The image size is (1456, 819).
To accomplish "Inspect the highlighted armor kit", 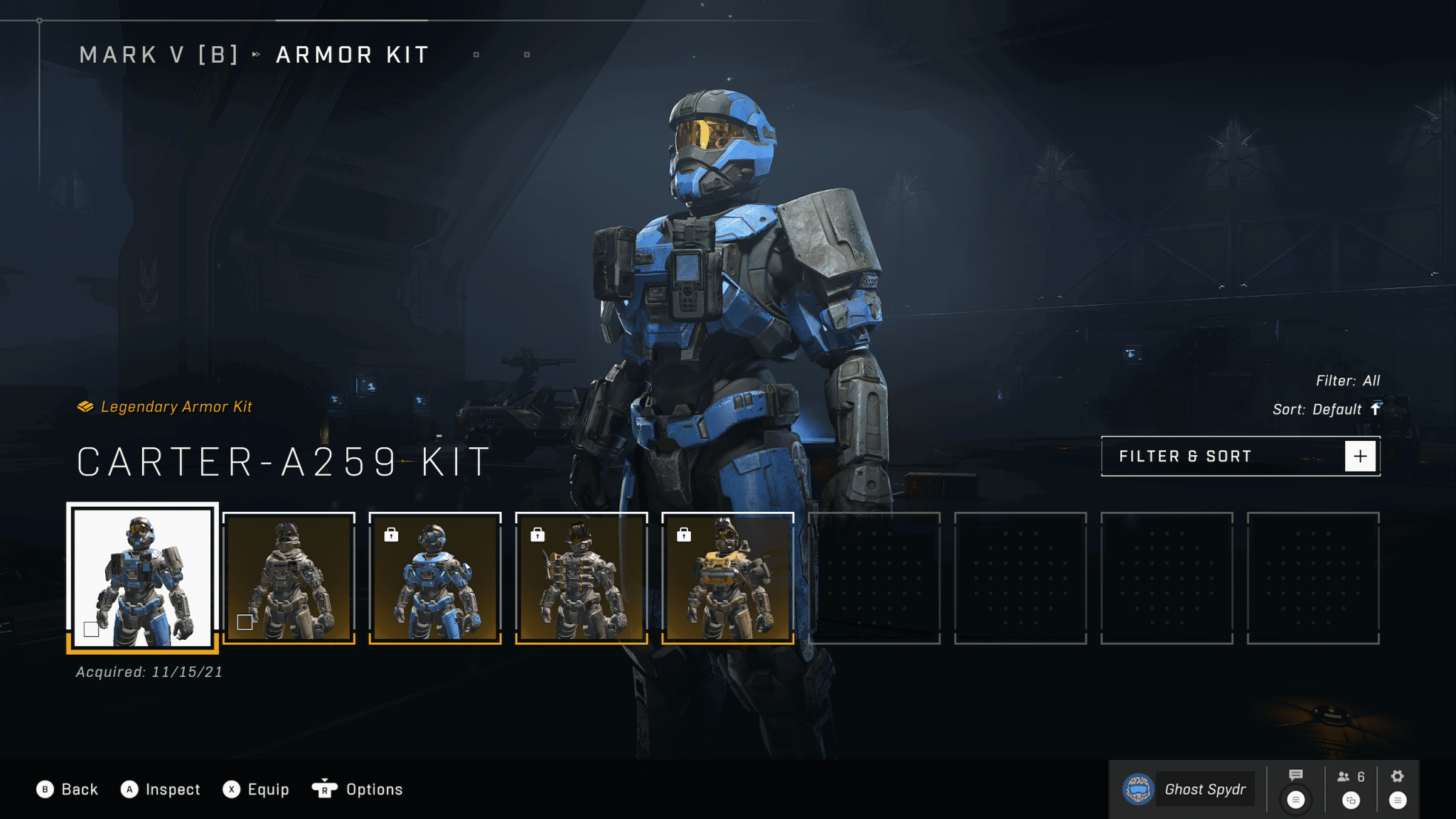I will (172, 789).
